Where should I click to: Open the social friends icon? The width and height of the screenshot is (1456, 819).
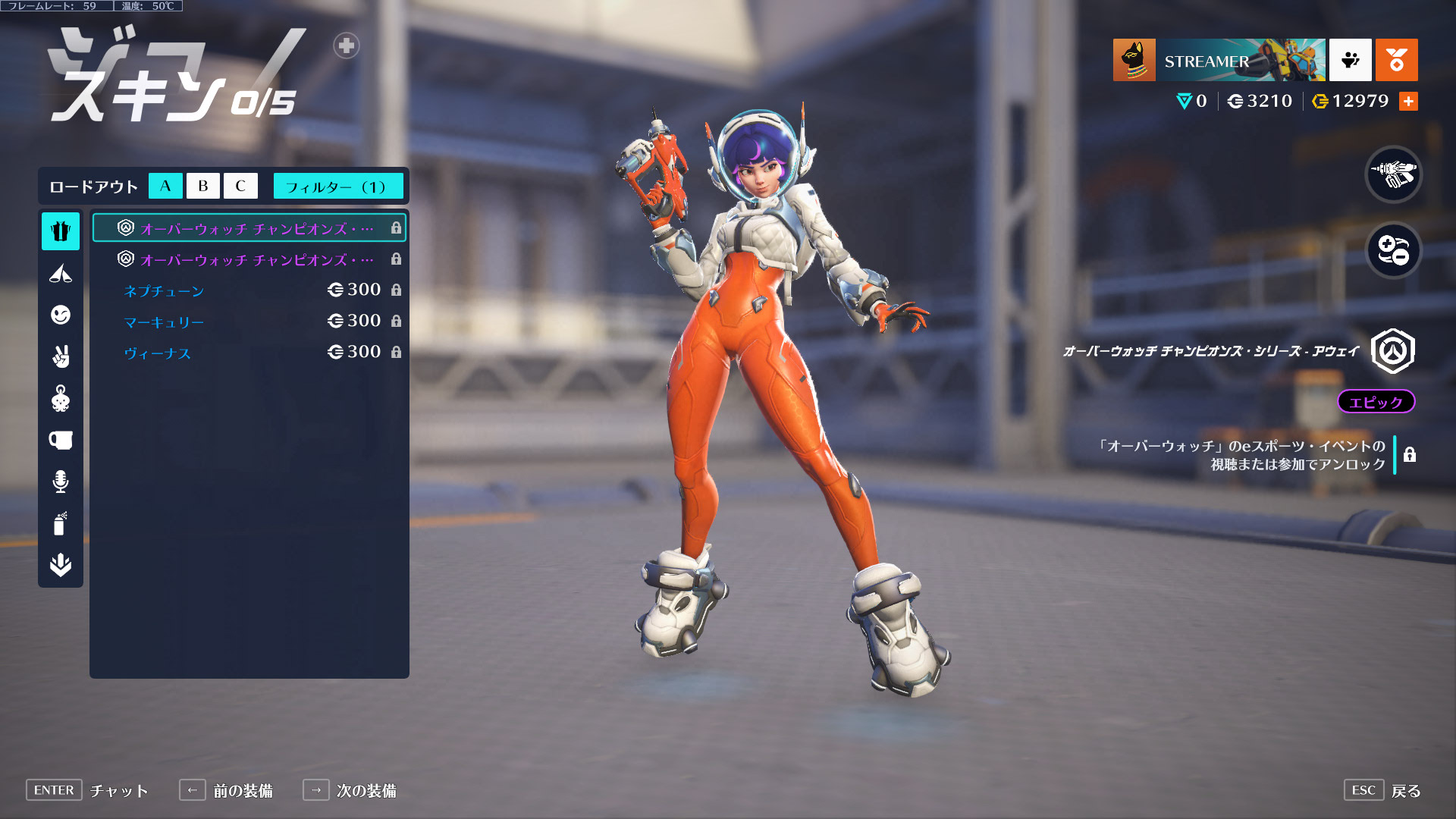tap(1350, 60)
